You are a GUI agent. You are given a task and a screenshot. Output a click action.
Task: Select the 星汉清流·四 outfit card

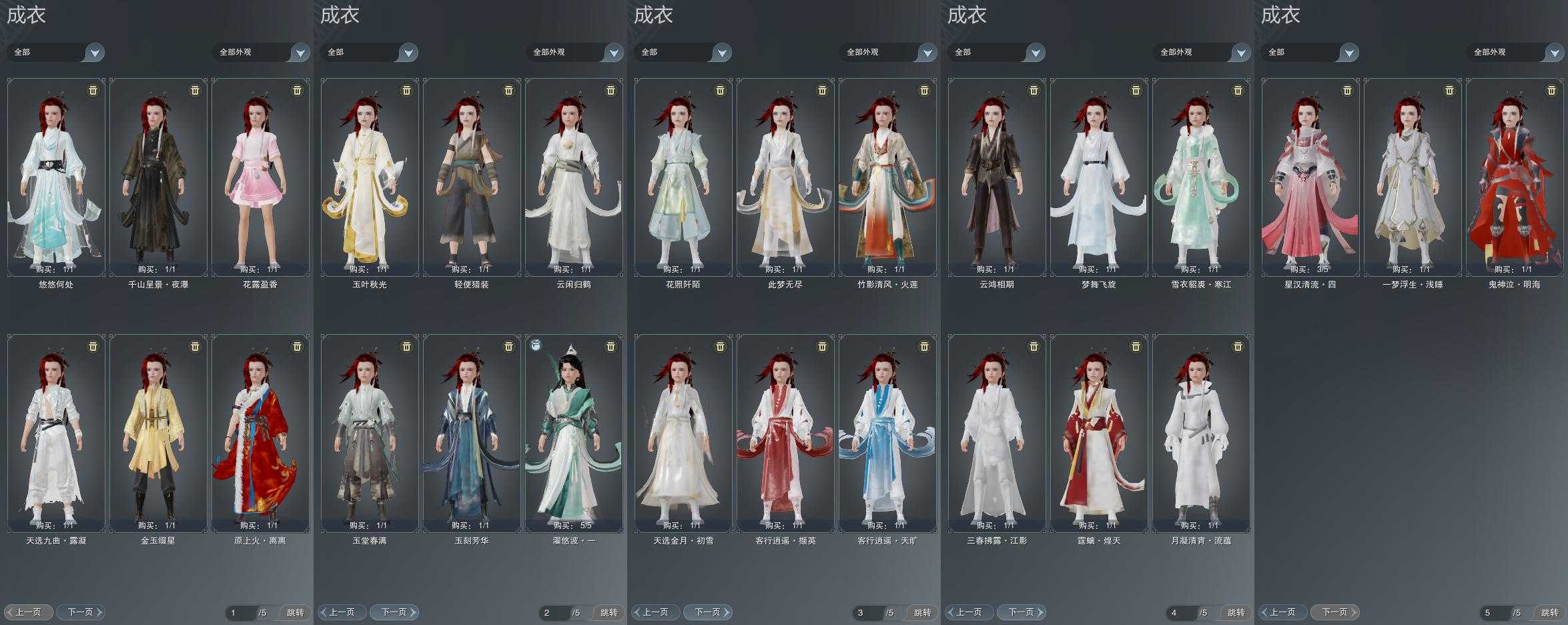click(x=1310, y=177)
